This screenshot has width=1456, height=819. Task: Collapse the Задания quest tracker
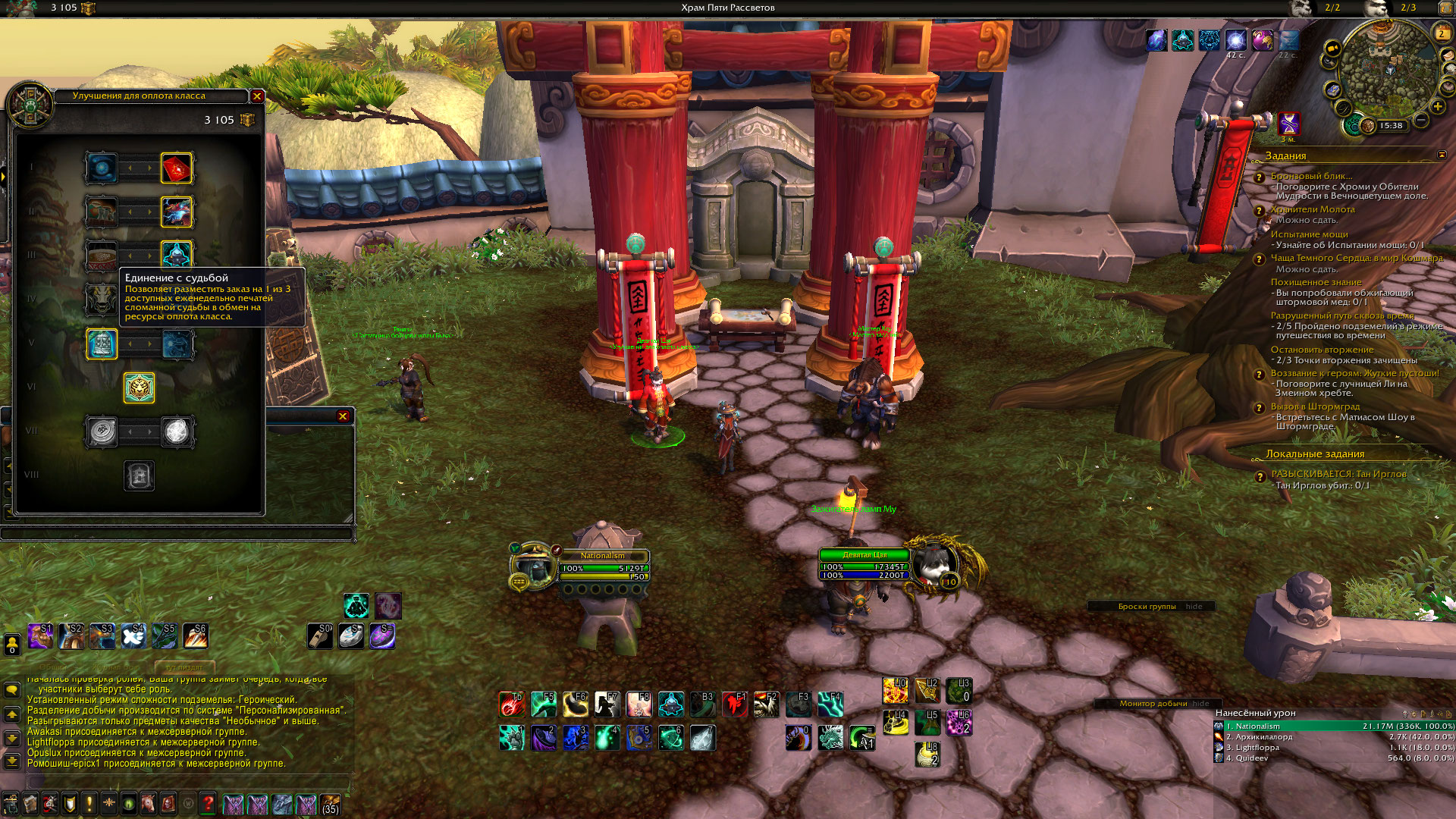pos(1442,155)
